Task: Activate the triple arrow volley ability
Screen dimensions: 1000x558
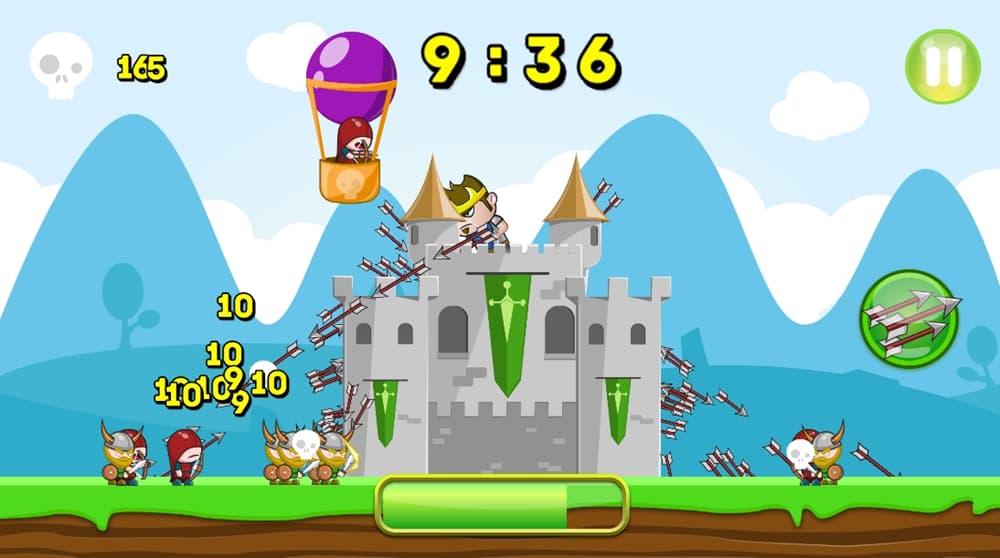Action: (x=909, y=320)
